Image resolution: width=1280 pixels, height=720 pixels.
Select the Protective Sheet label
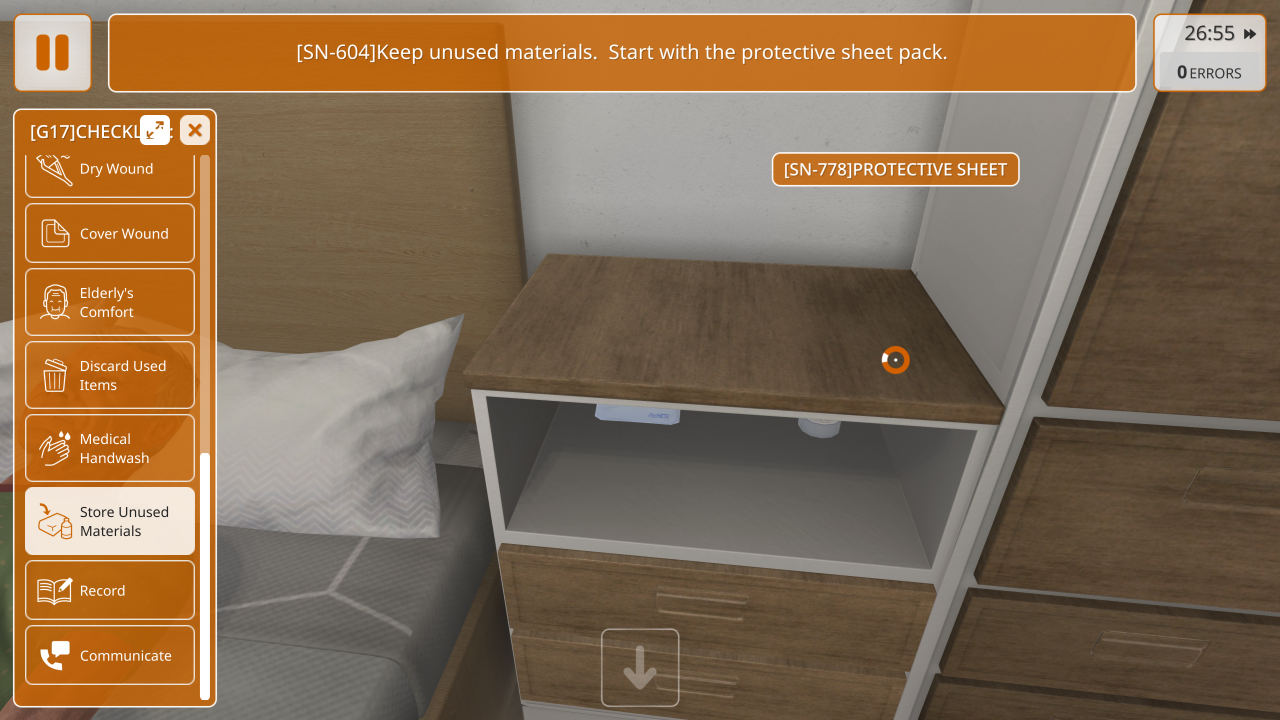pos(895,170)
